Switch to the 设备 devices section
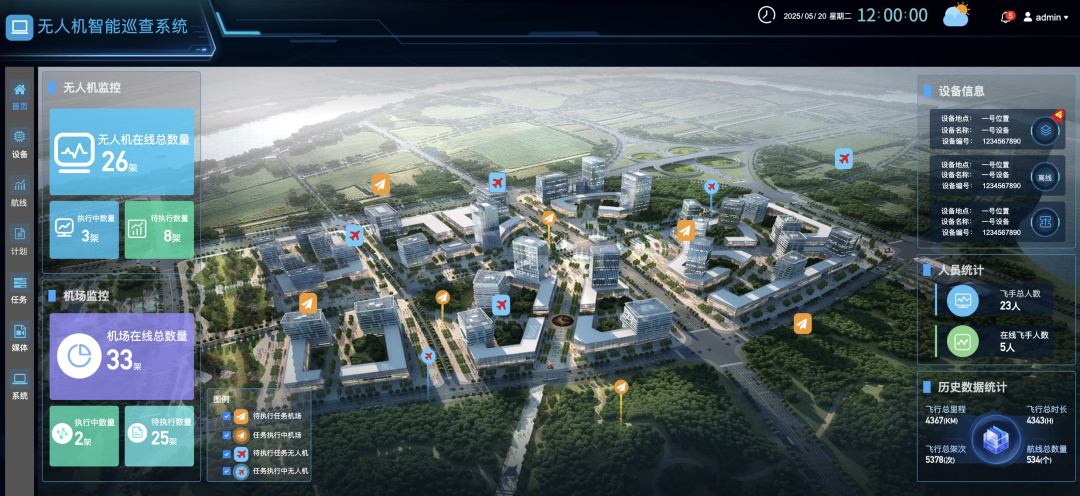 [x=19, y=143]
